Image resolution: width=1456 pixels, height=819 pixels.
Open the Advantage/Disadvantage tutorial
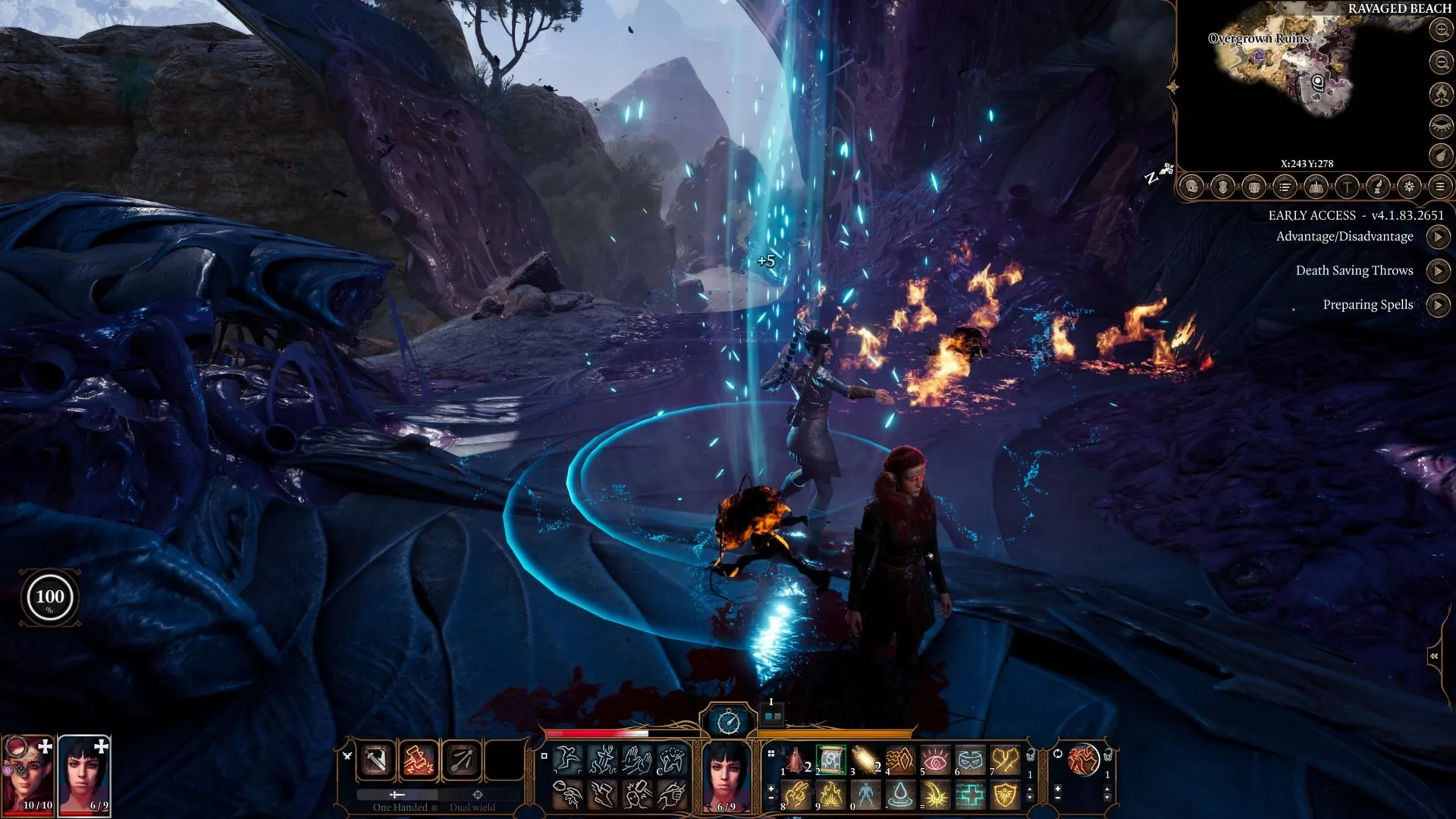[1438, 237]
